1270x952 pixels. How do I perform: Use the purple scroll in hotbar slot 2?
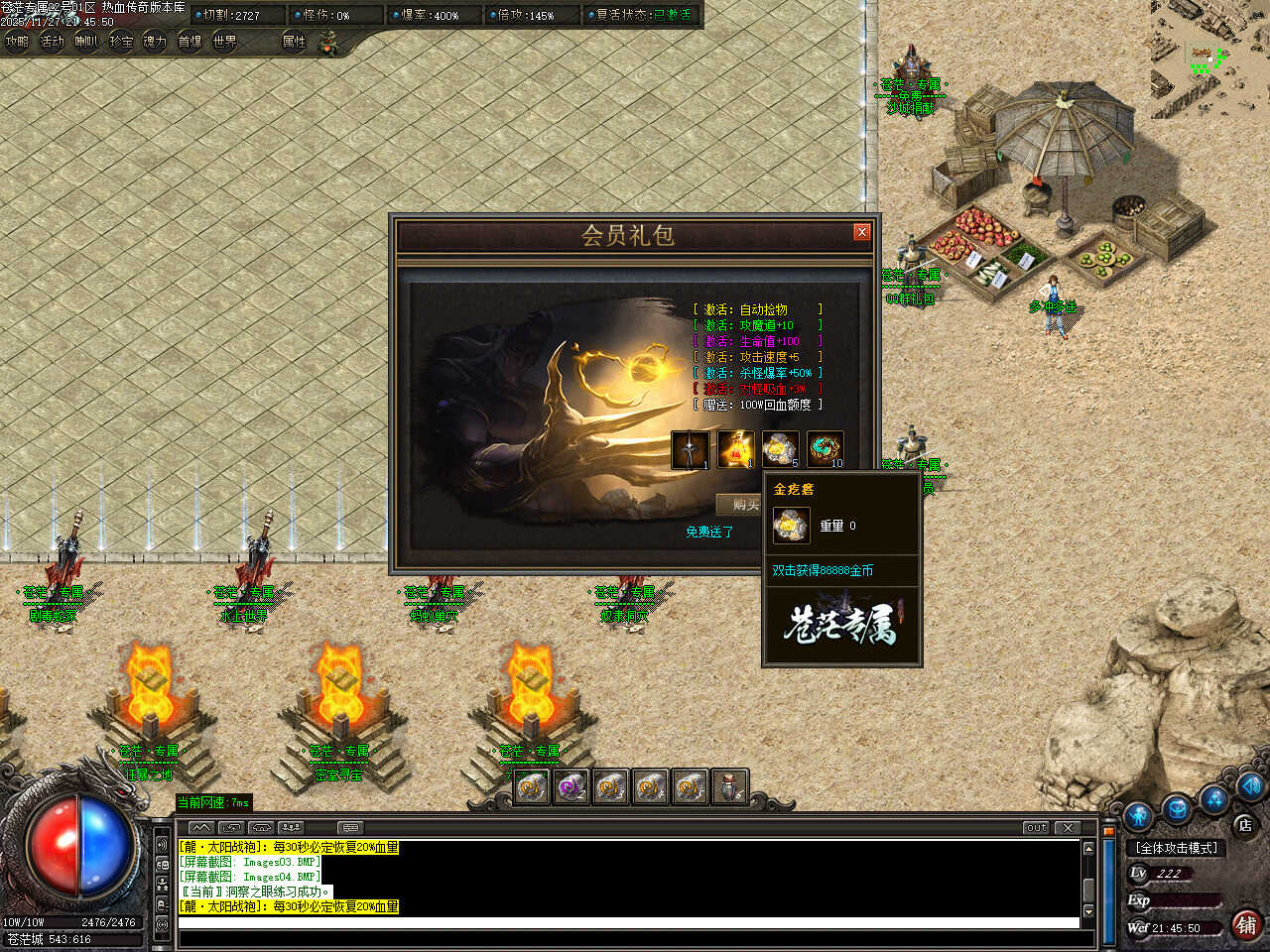point(571,787)
